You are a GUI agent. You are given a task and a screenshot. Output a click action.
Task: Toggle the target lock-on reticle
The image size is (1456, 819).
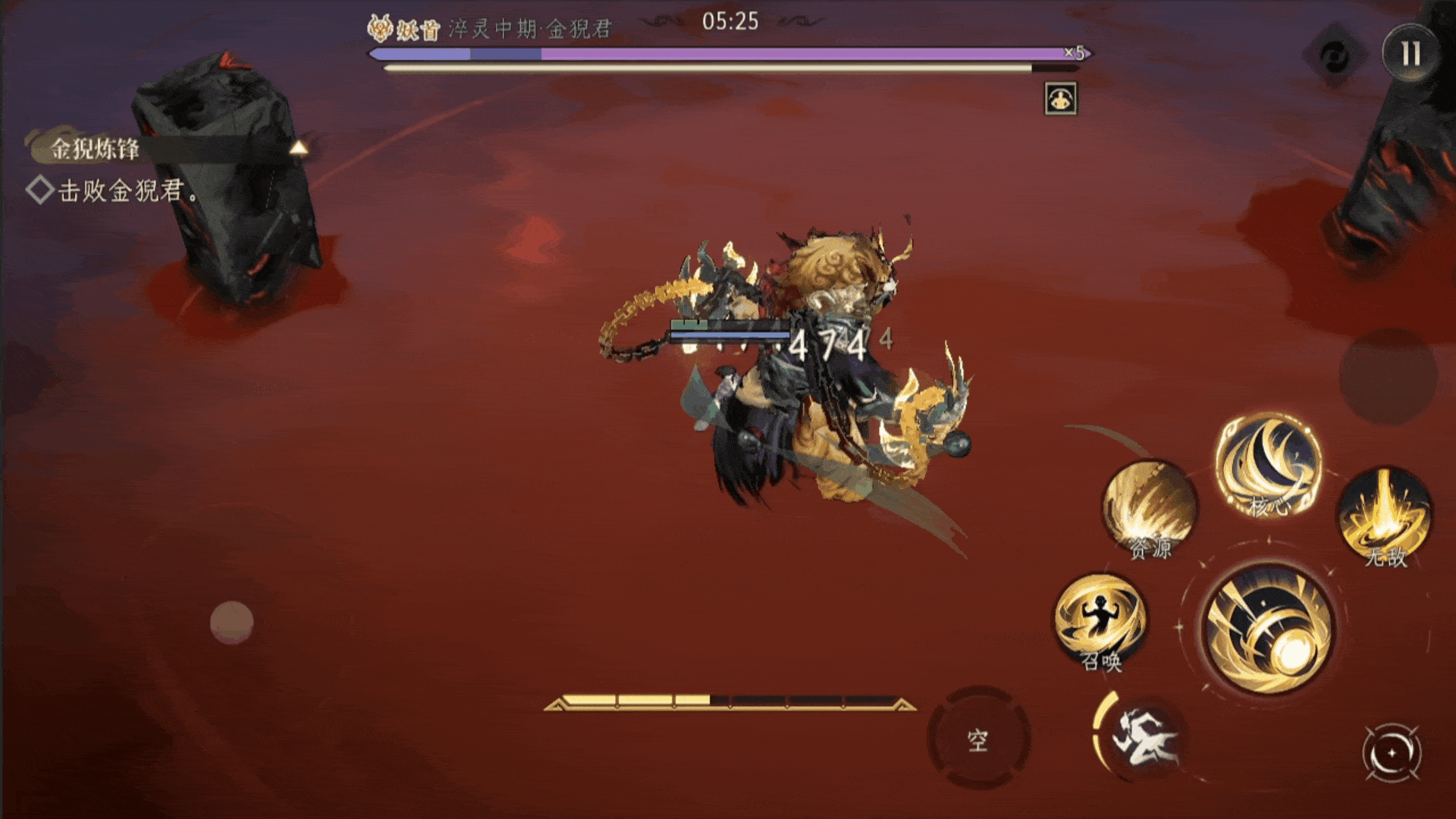coord(1392,753)
